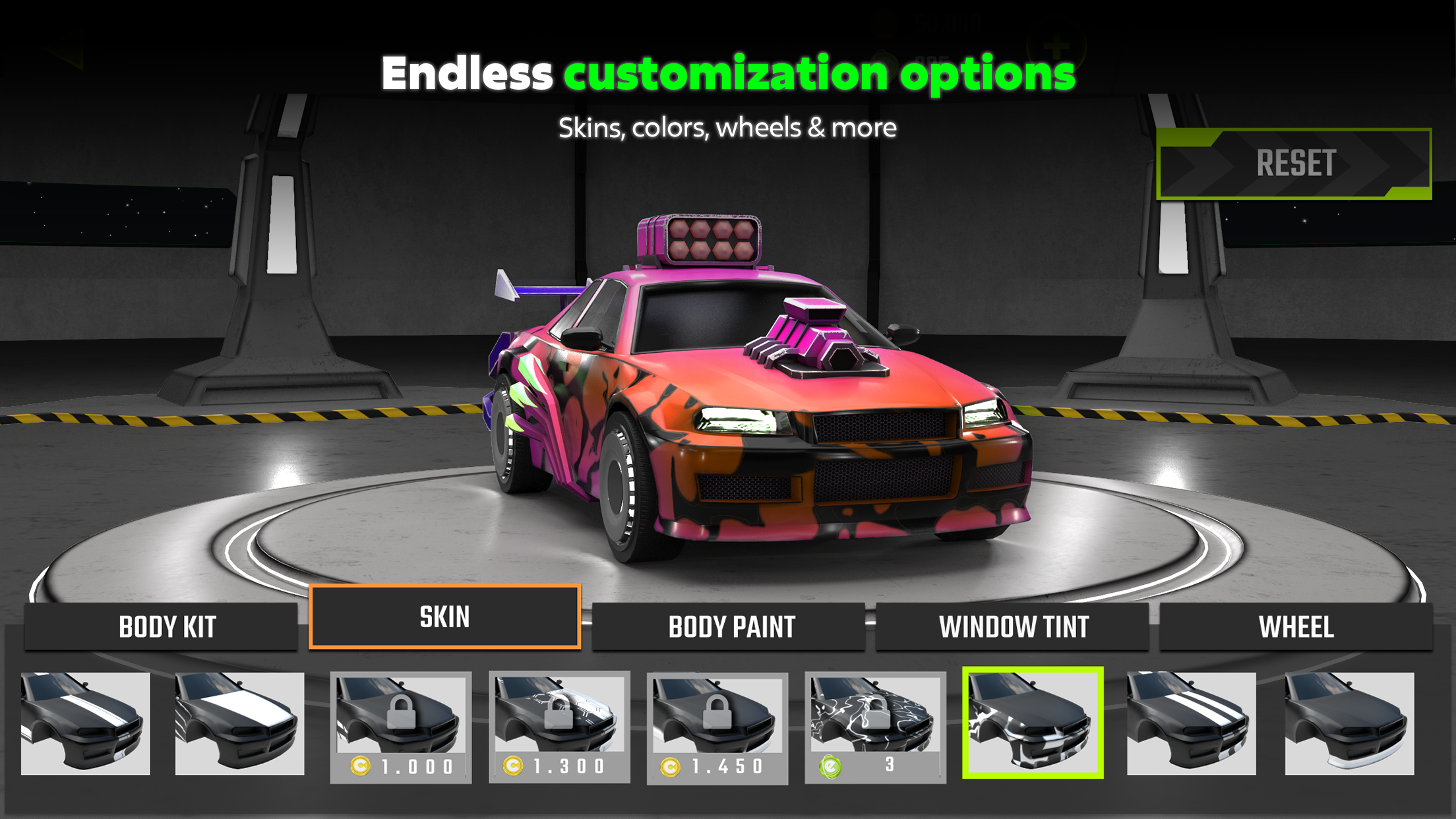Screen dimensions: 1456x819
Task: Switch to the BODY KIT tab
Action: (165, 627)
